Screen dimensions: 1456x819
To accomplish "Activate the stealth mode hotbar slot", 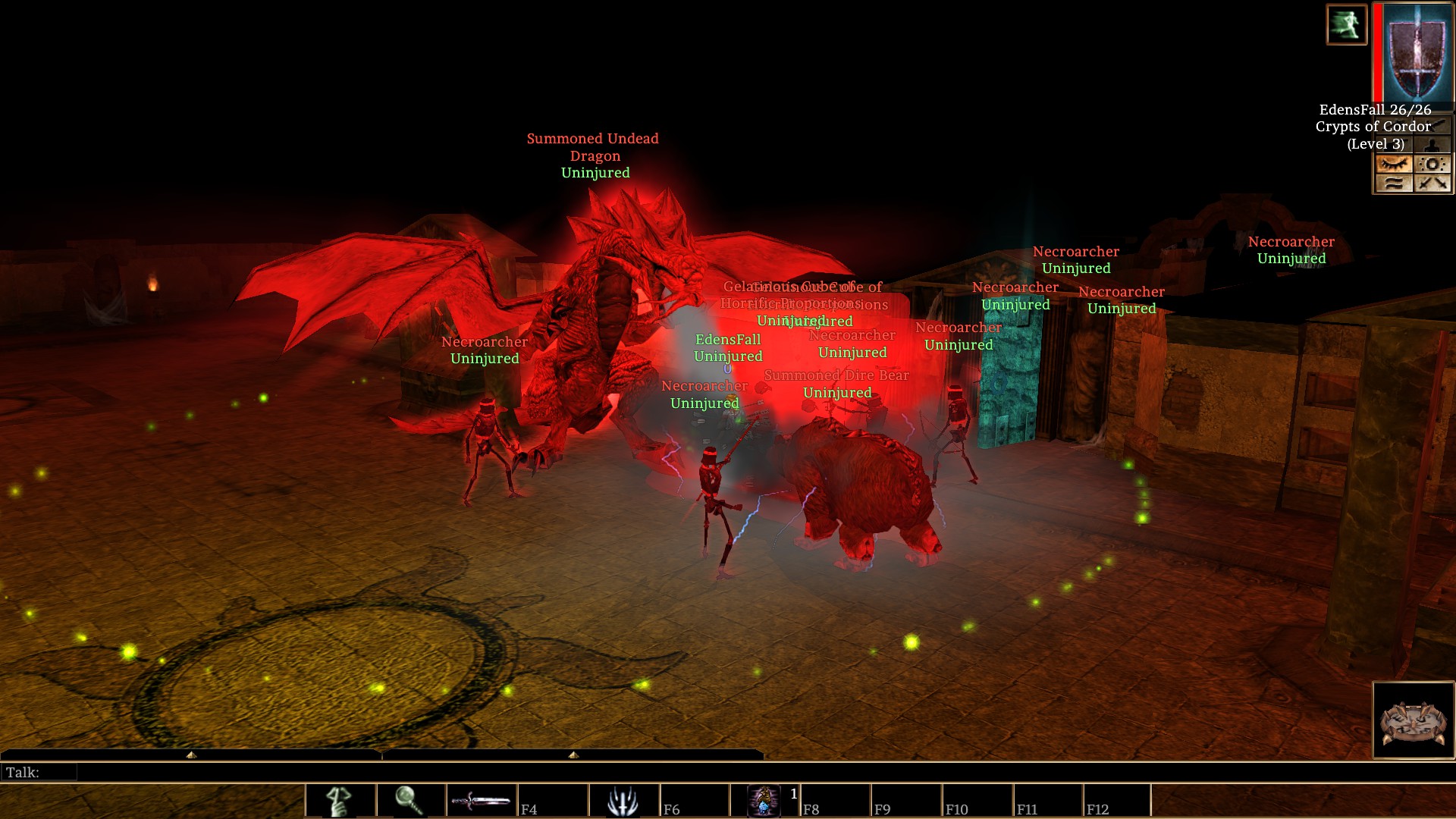I will pyautogui.click(x=339, y=801).
